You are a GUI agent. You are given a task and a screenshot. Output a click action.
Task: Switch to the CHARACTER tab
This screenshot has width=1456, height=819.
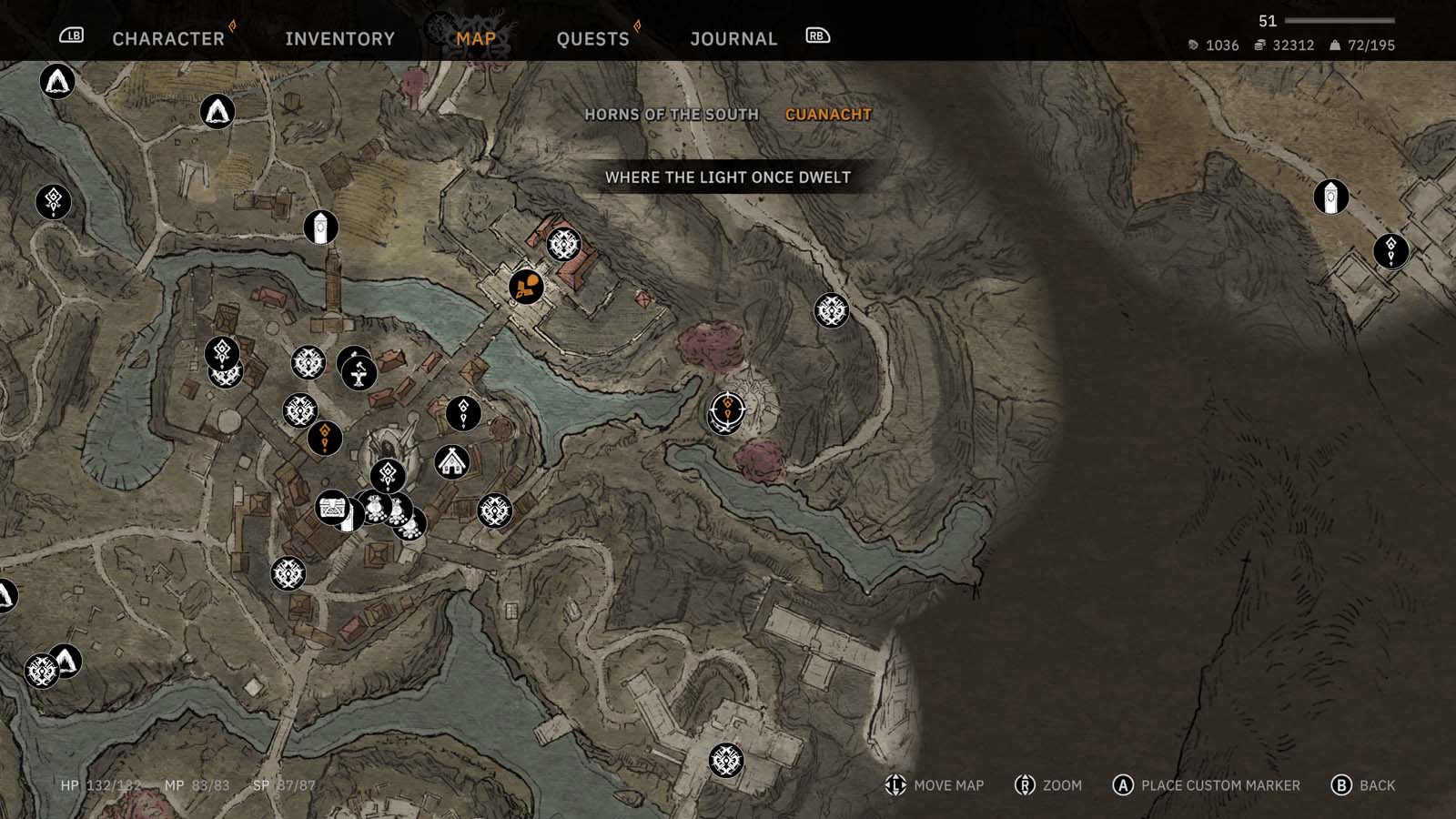click(167, 38)
